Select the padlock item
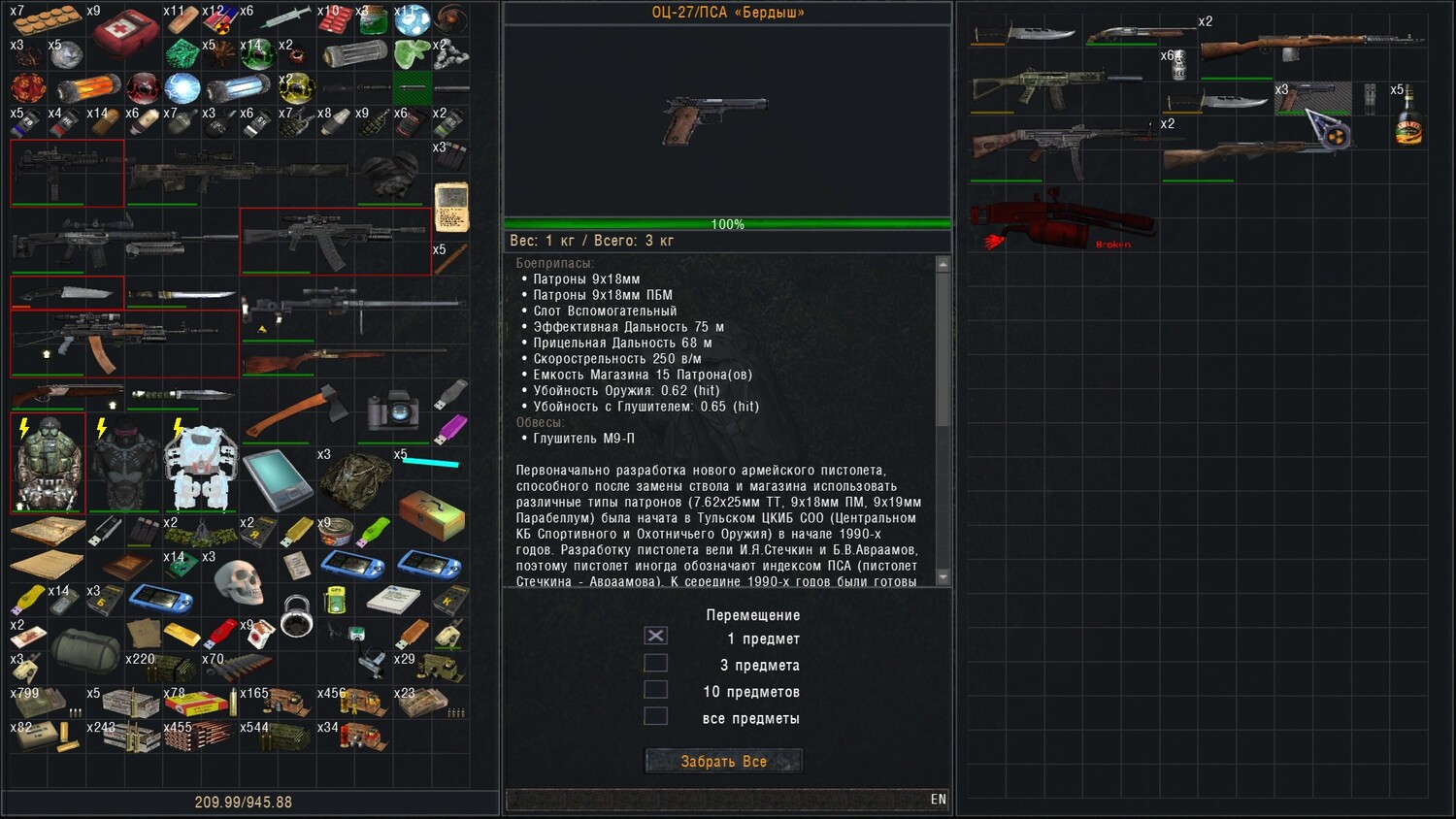 click(297, 616)
